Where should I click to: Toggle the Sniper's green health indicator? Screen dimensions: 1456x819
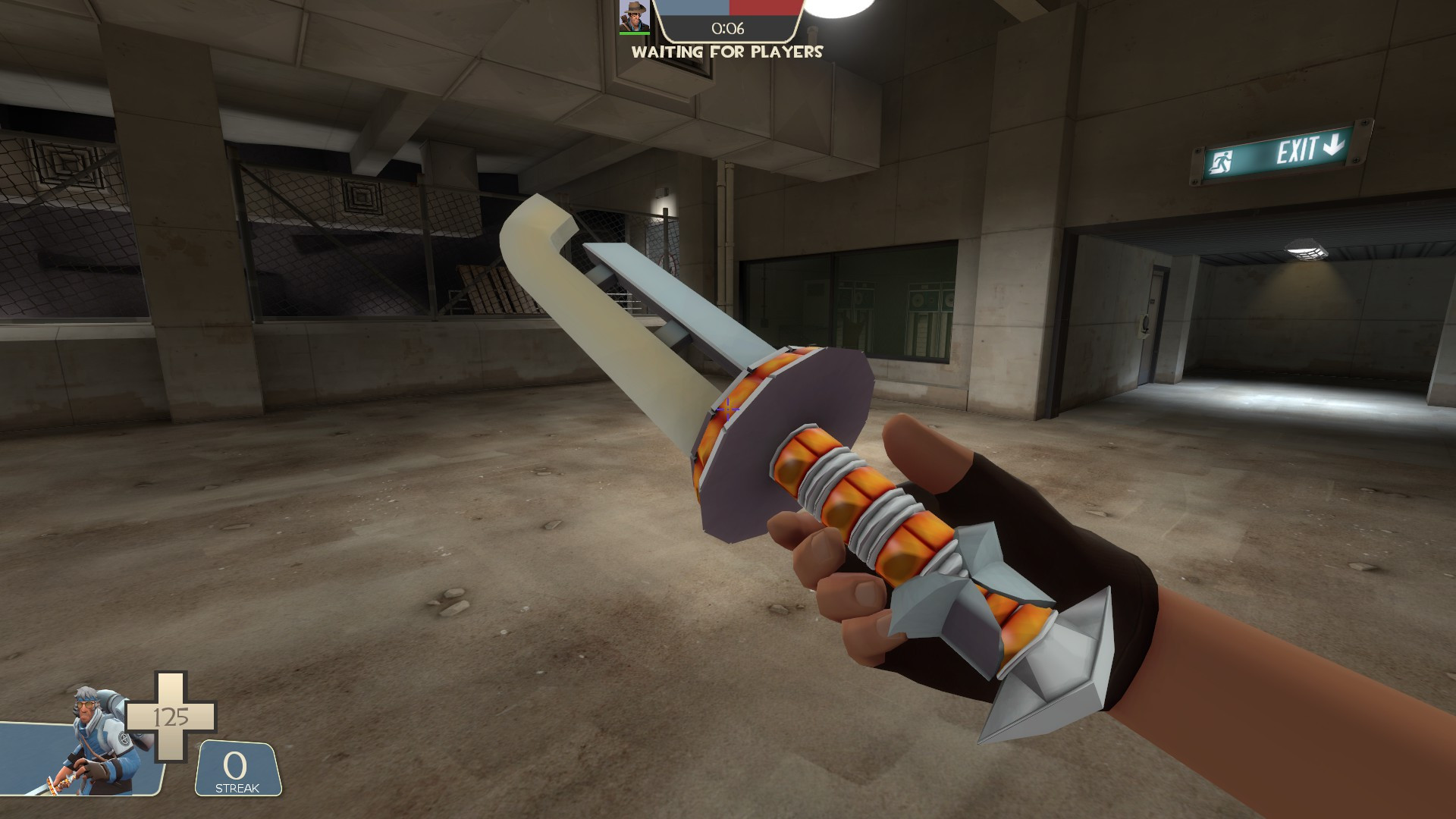(634, 33)
